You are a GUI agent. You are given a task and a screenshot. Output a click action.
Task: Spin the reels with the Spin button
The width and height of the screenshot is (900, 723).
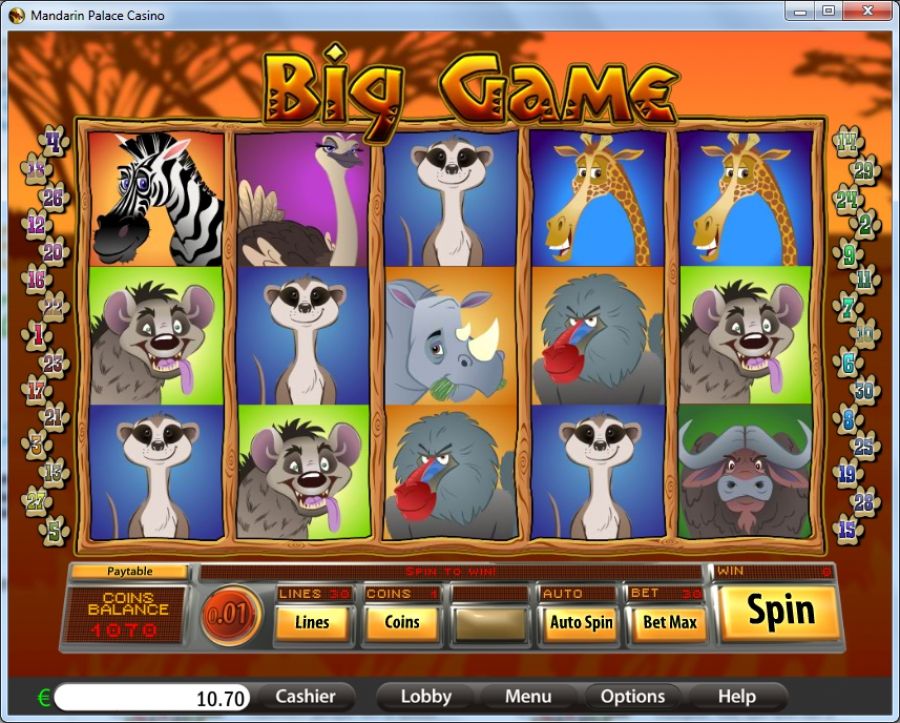click(779, 612)
